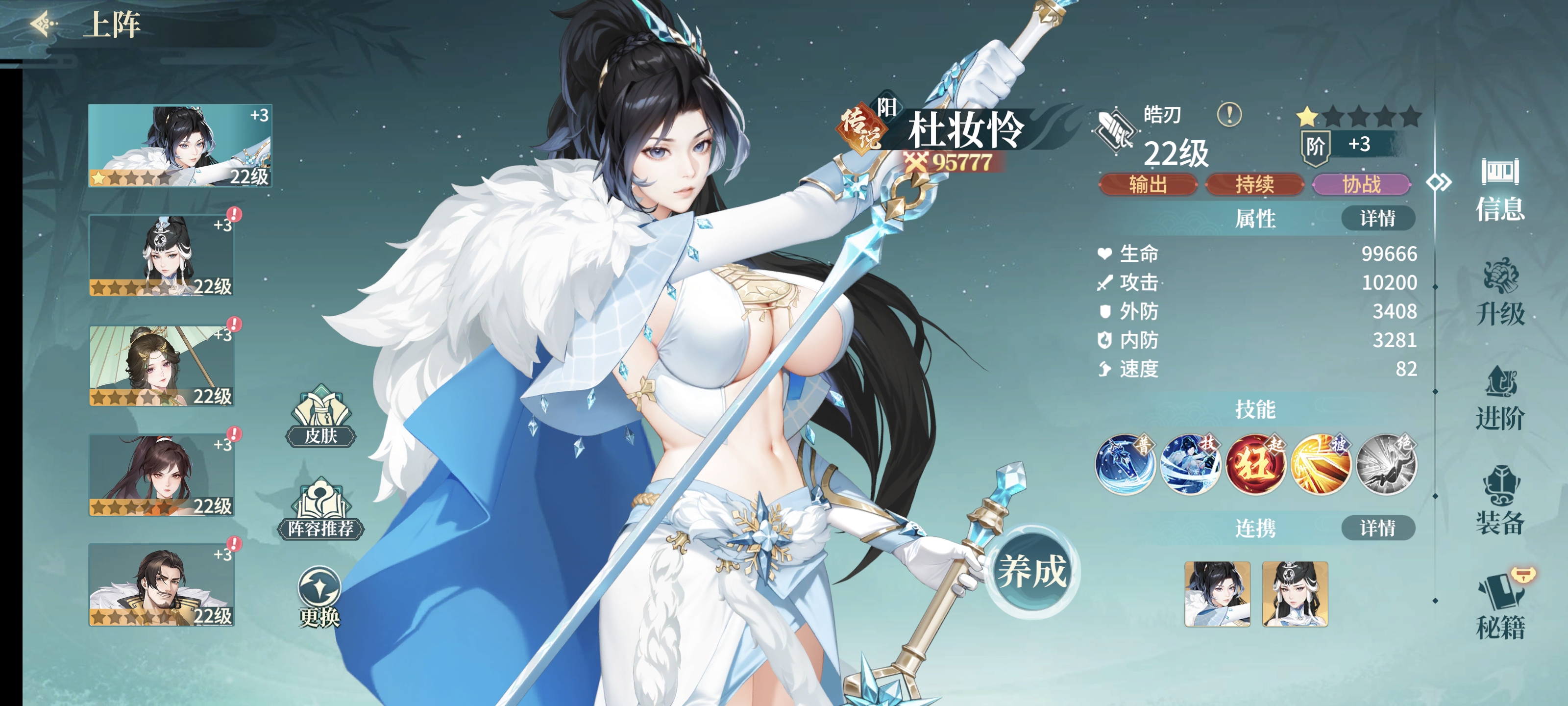This screenshot has width=1568, height=706.
Task: Select the first lineup hero with white fur
Action: tap(179, 145)
